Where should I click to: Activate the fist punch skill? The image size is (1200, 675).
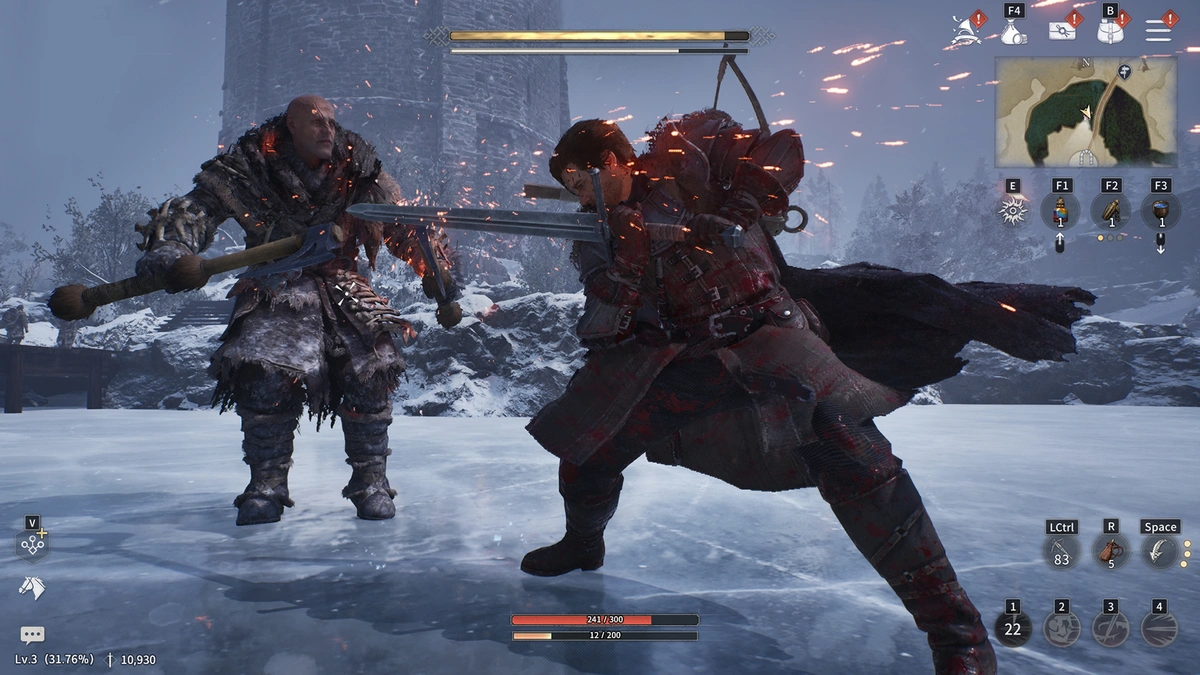tap(1061, 629)
